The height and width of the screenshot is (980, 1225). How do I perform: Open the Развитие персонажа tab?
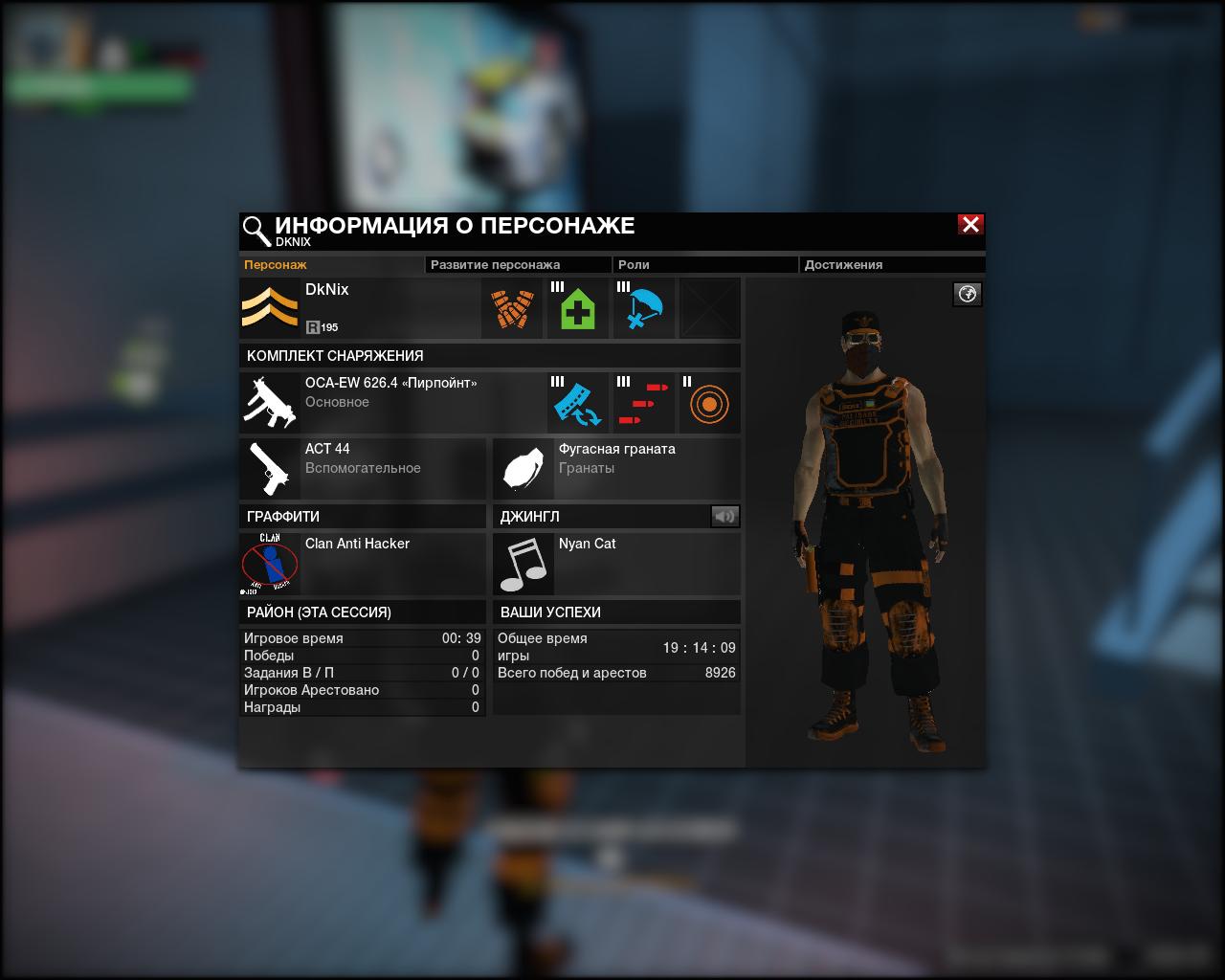tap(495, 265)
